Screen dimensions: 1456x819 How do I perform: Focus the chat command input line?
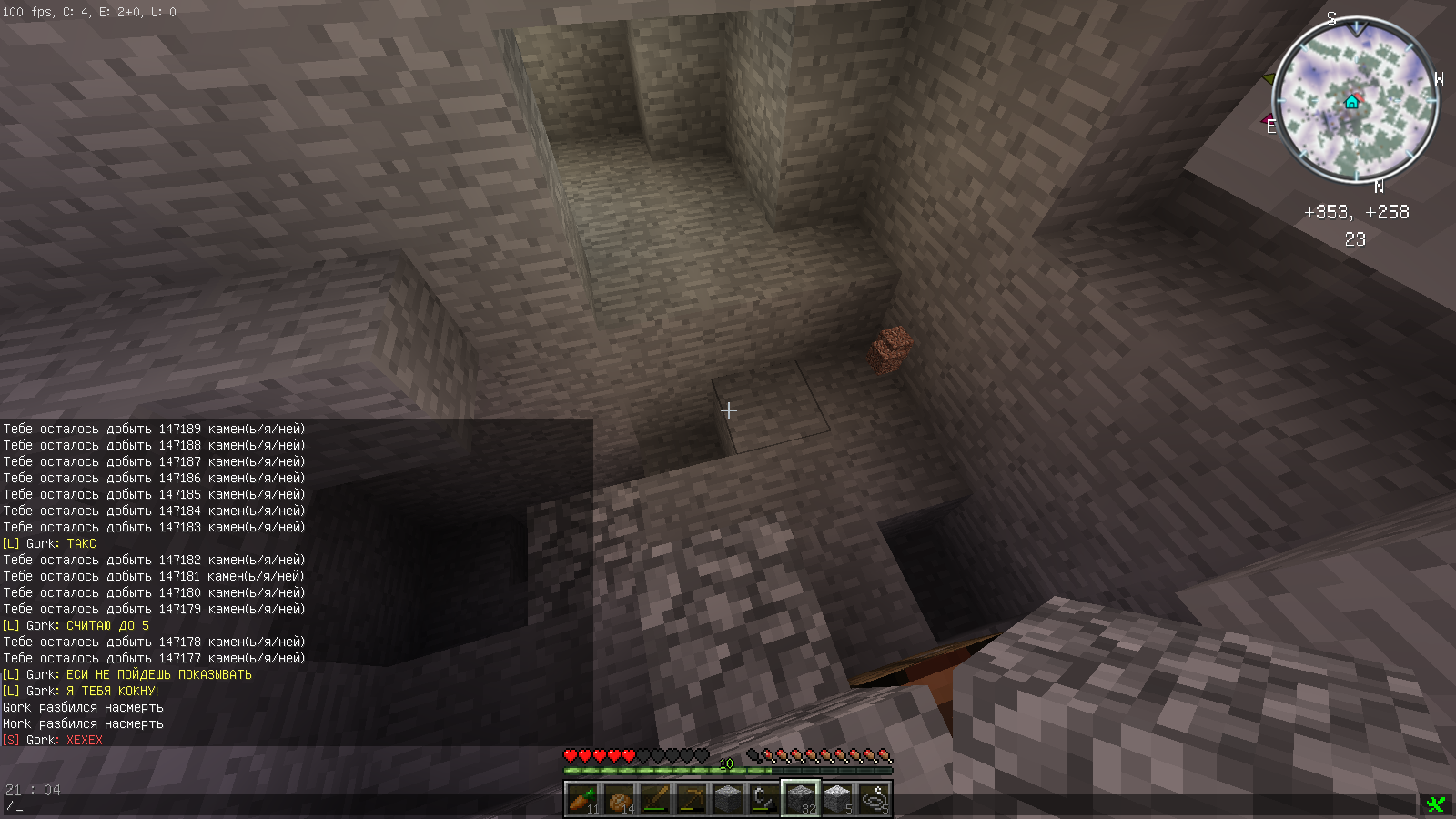click(x=273, y=806)
